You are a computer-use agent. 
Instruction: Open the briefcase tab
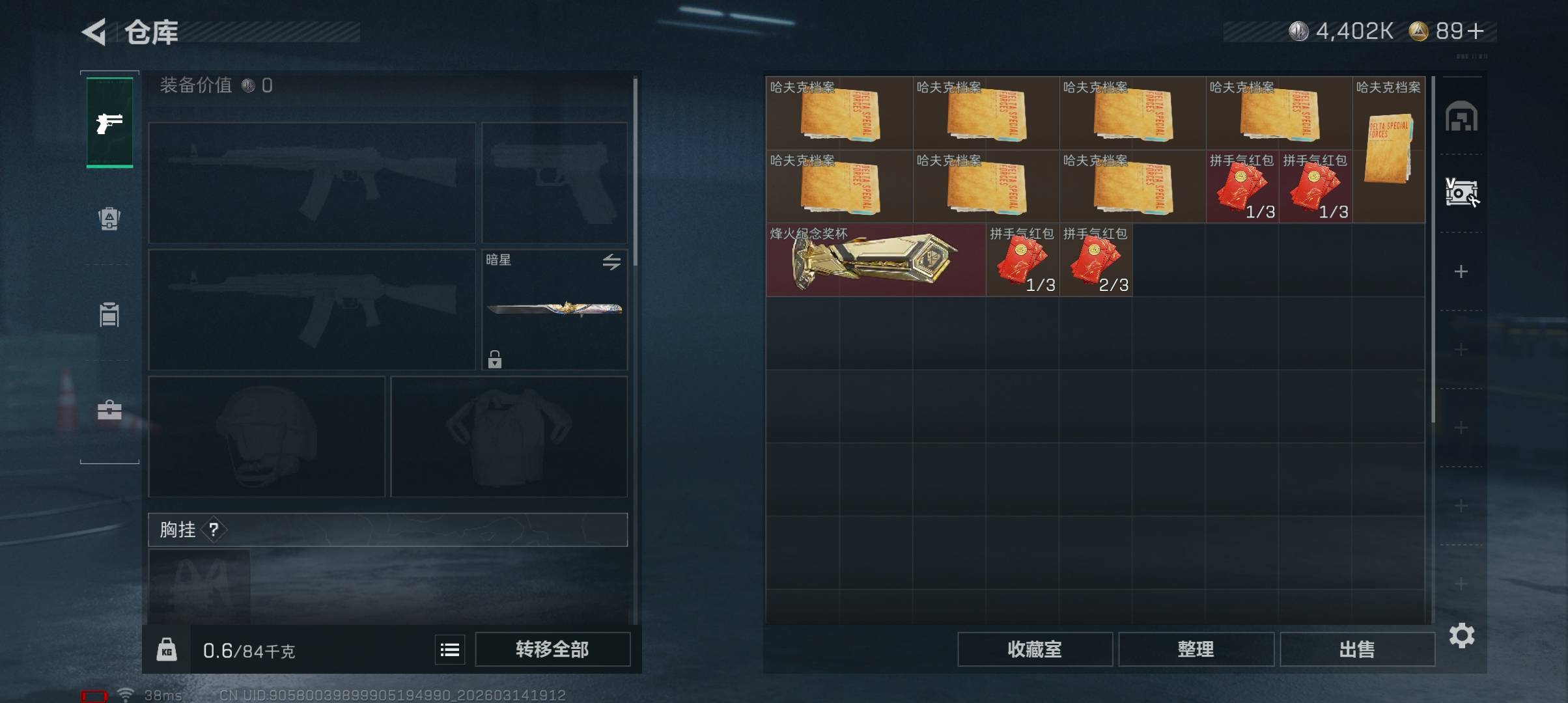tap(109, 410)
